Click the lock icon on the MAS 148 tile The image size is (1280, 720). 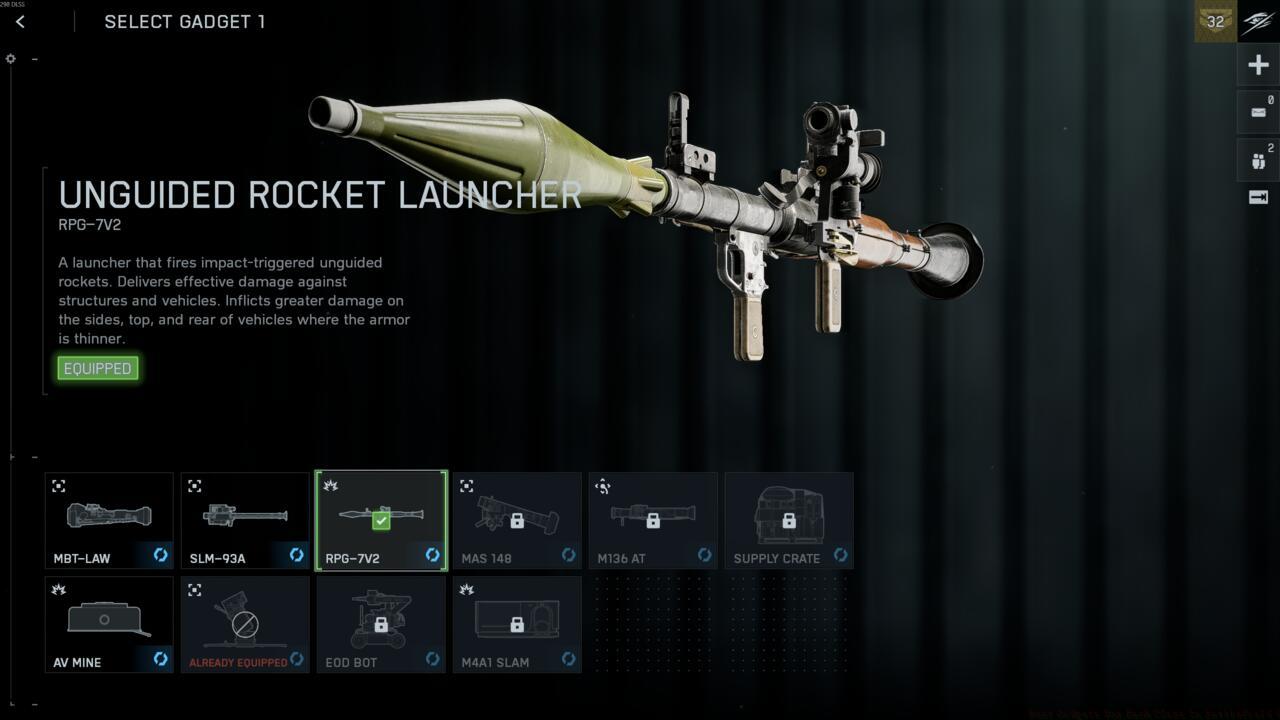pyautogui.click(x=517, y=519)
